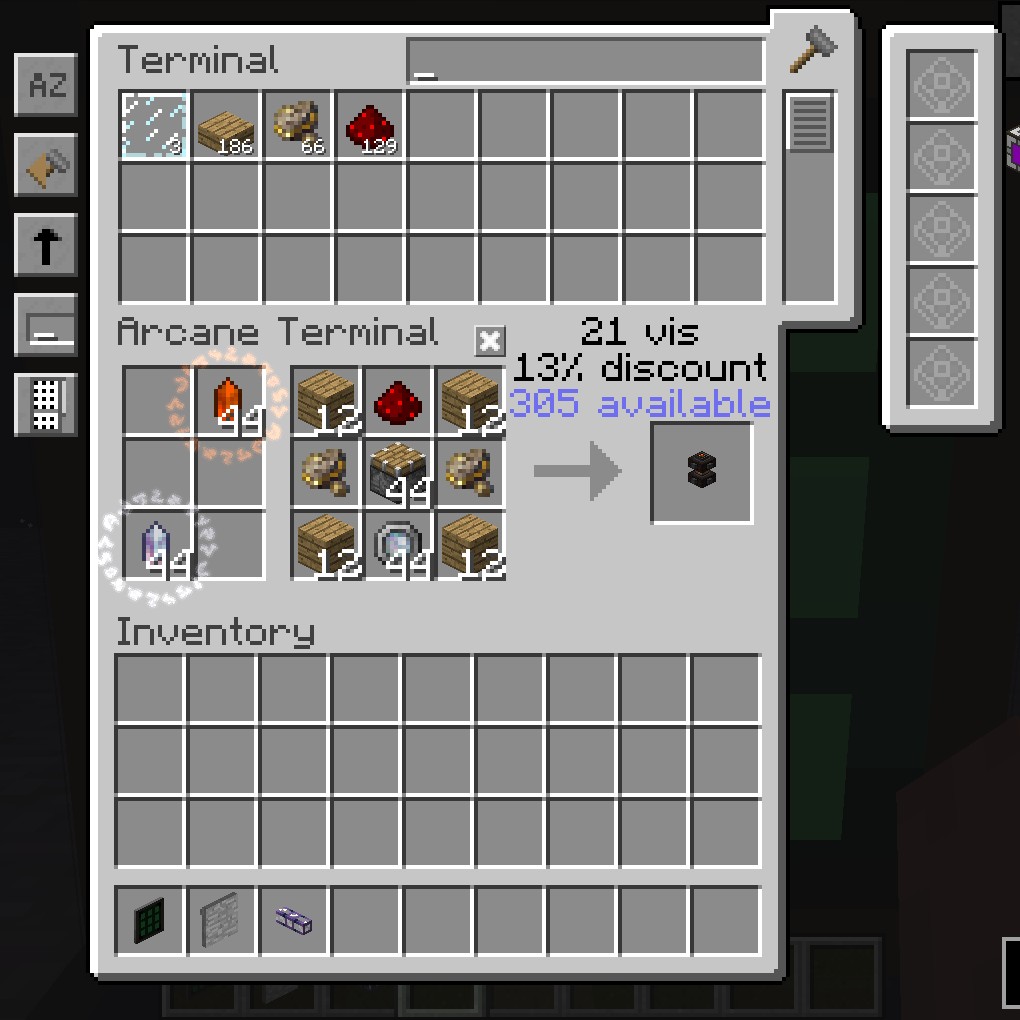Select the white crystal slot
This screenshot has width=1020, height=1020.
[158, 546]
